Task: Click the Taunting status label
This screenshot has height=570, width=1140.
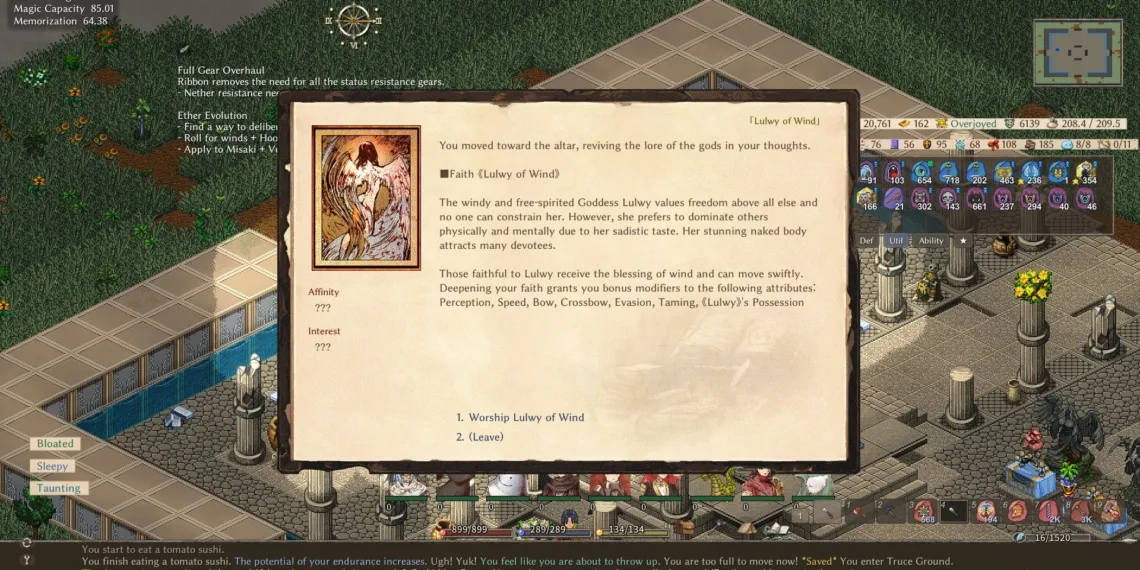Action: (59, 488)
